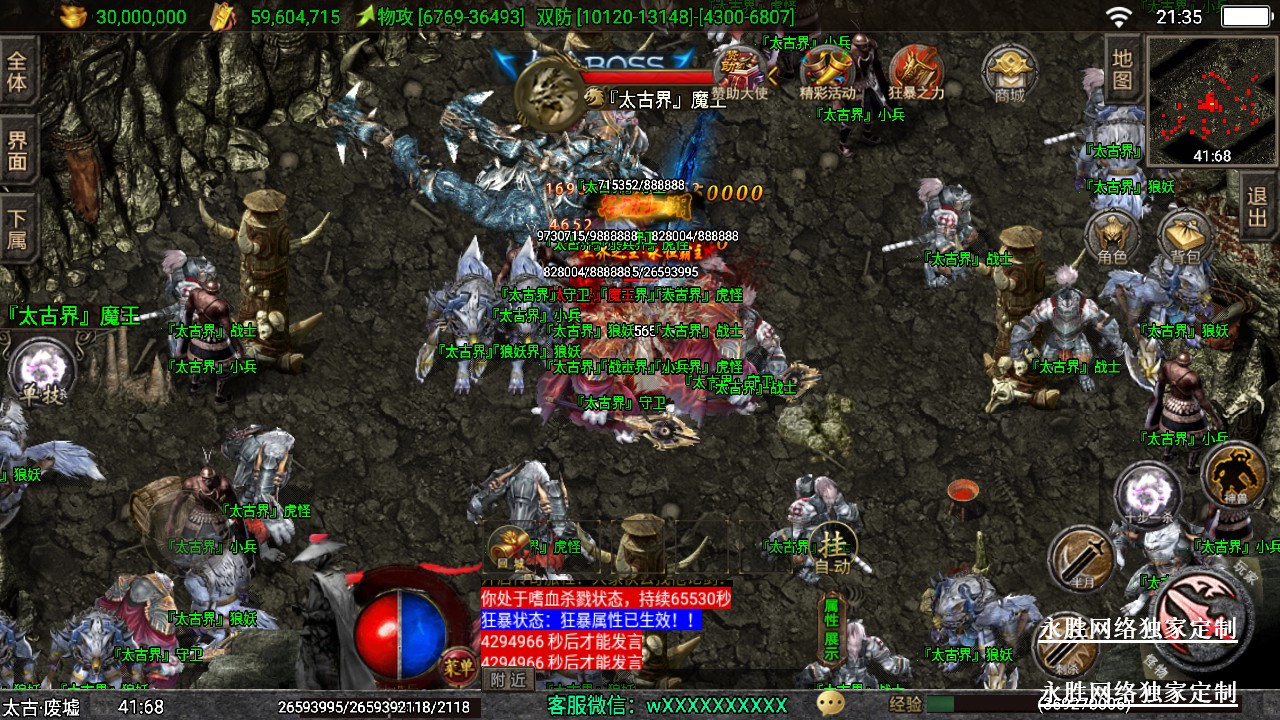Open the yellow chat bubble icon

click(x=830, y=704)
